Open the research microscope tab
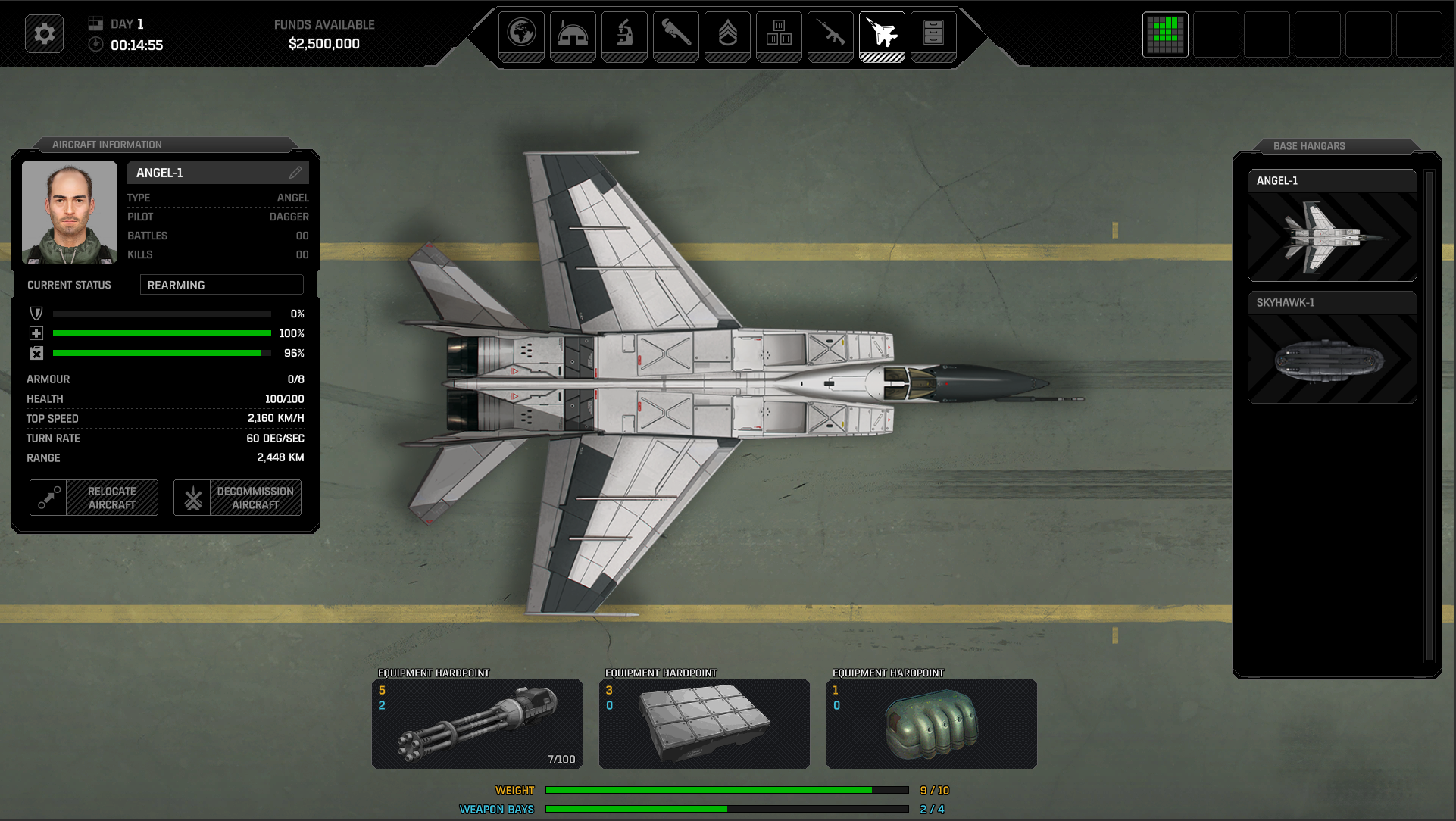 click(x=624, y=35)
